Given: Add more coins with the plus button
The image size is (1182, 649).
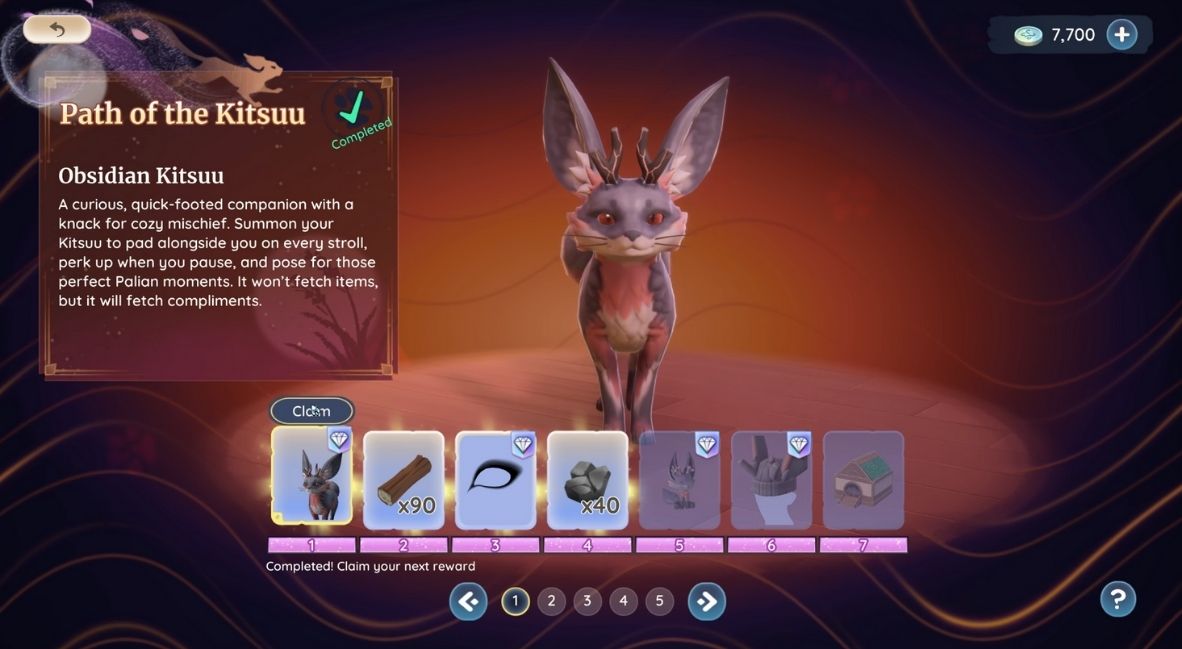Looking at the screenshot, I should pos(1122,35).
